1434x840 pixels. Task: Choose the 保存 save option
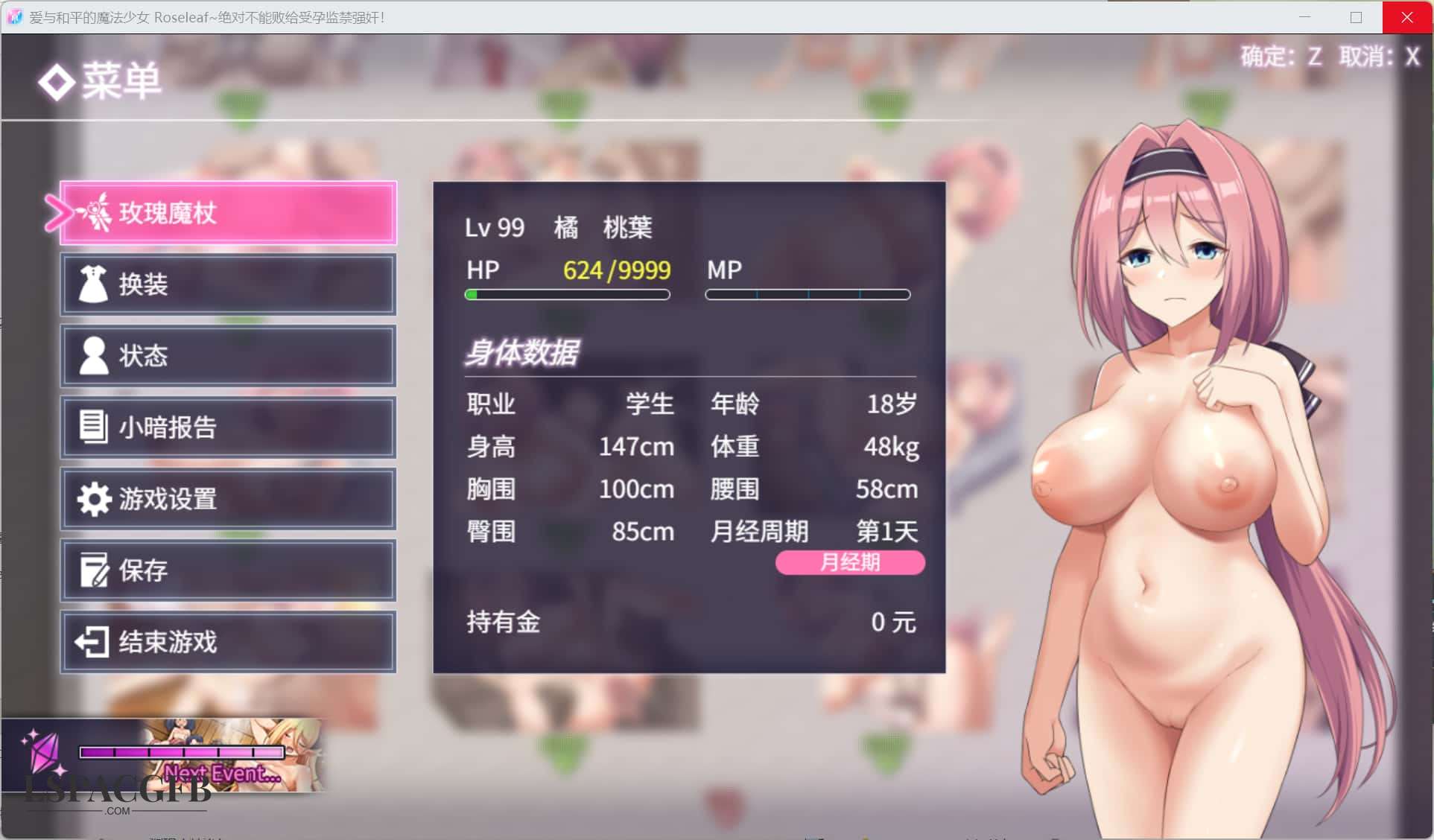click(228, 570)
